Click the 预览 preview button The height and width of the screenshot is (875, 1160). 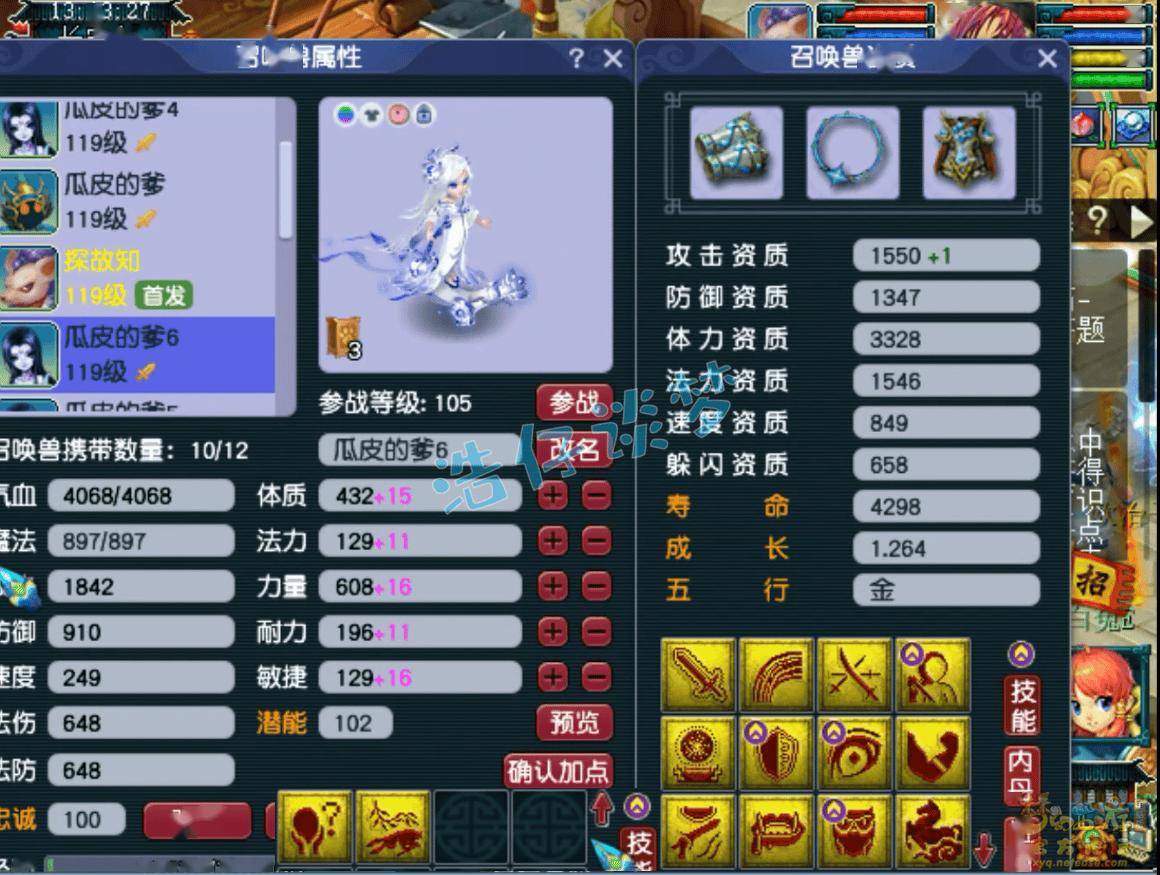tap(574, 723)
